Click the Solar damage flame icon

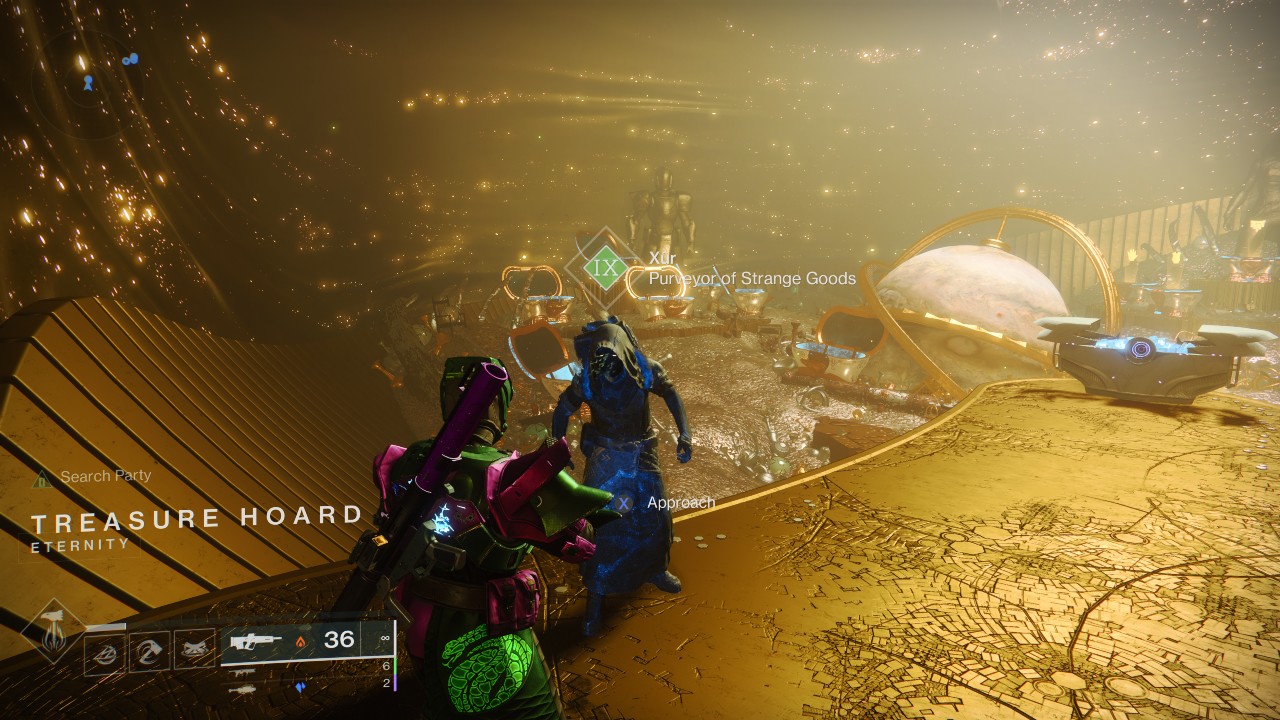click(301, 643)
